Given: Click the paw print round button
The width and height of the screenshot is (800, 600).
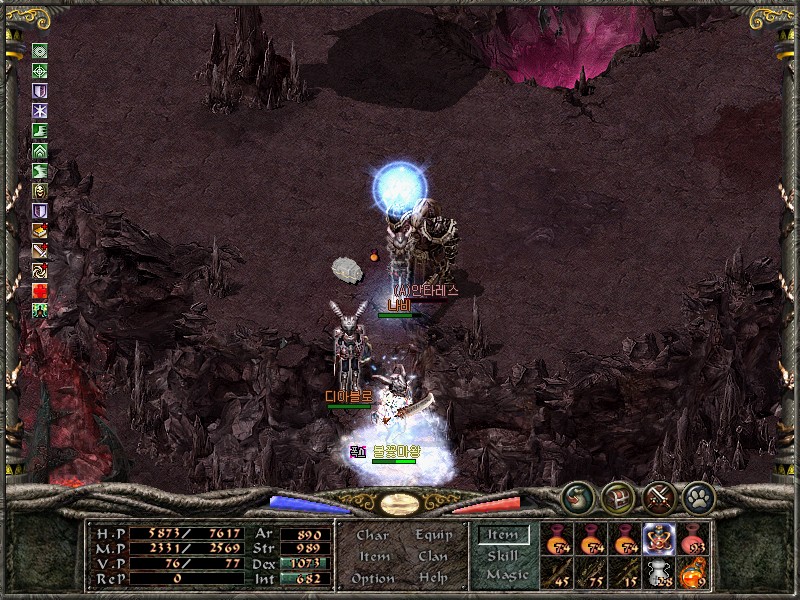Looking at the screenshot, I should [697, 494].
